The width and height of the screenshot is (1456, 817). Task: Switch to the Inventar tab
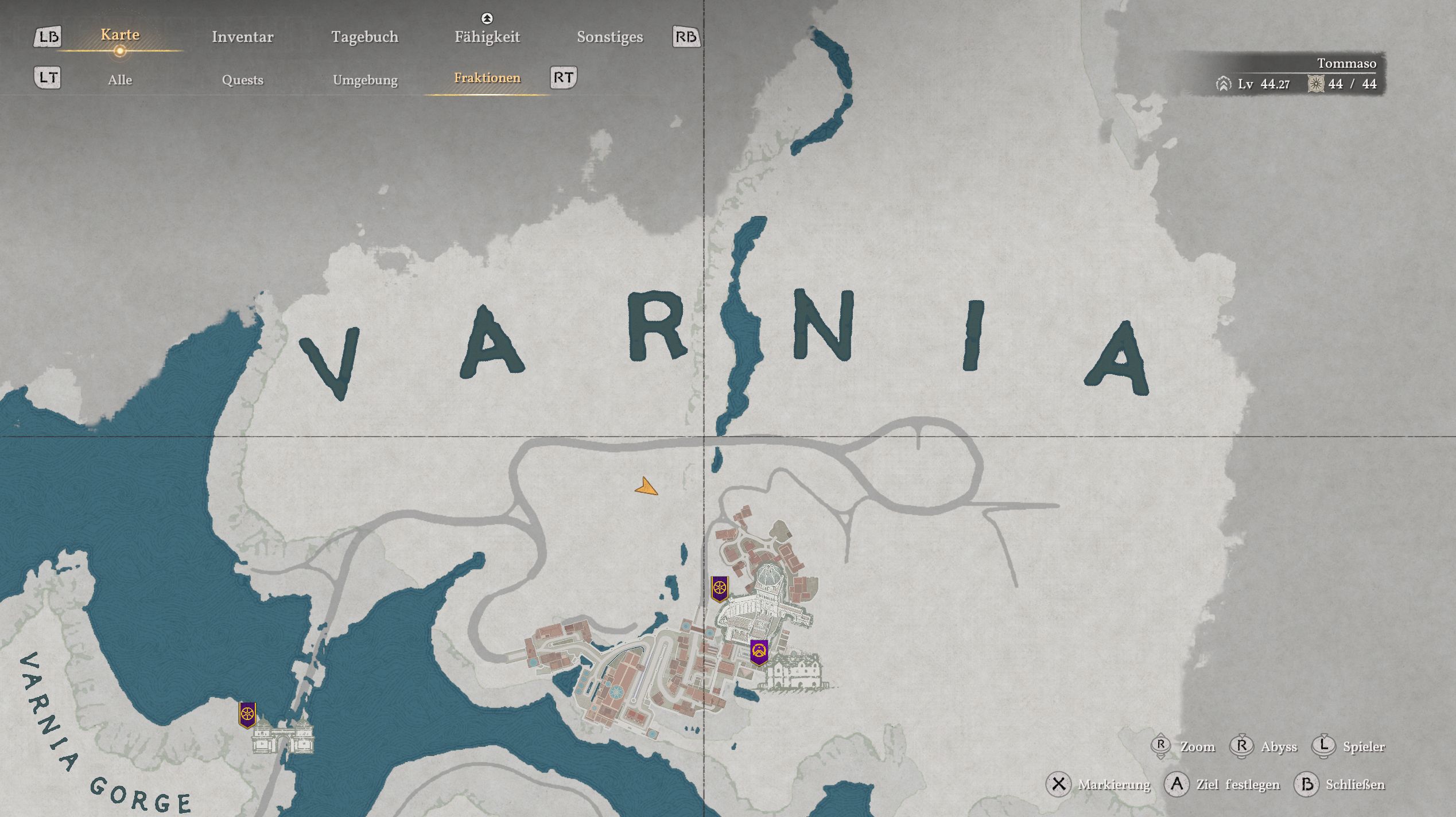242,37
